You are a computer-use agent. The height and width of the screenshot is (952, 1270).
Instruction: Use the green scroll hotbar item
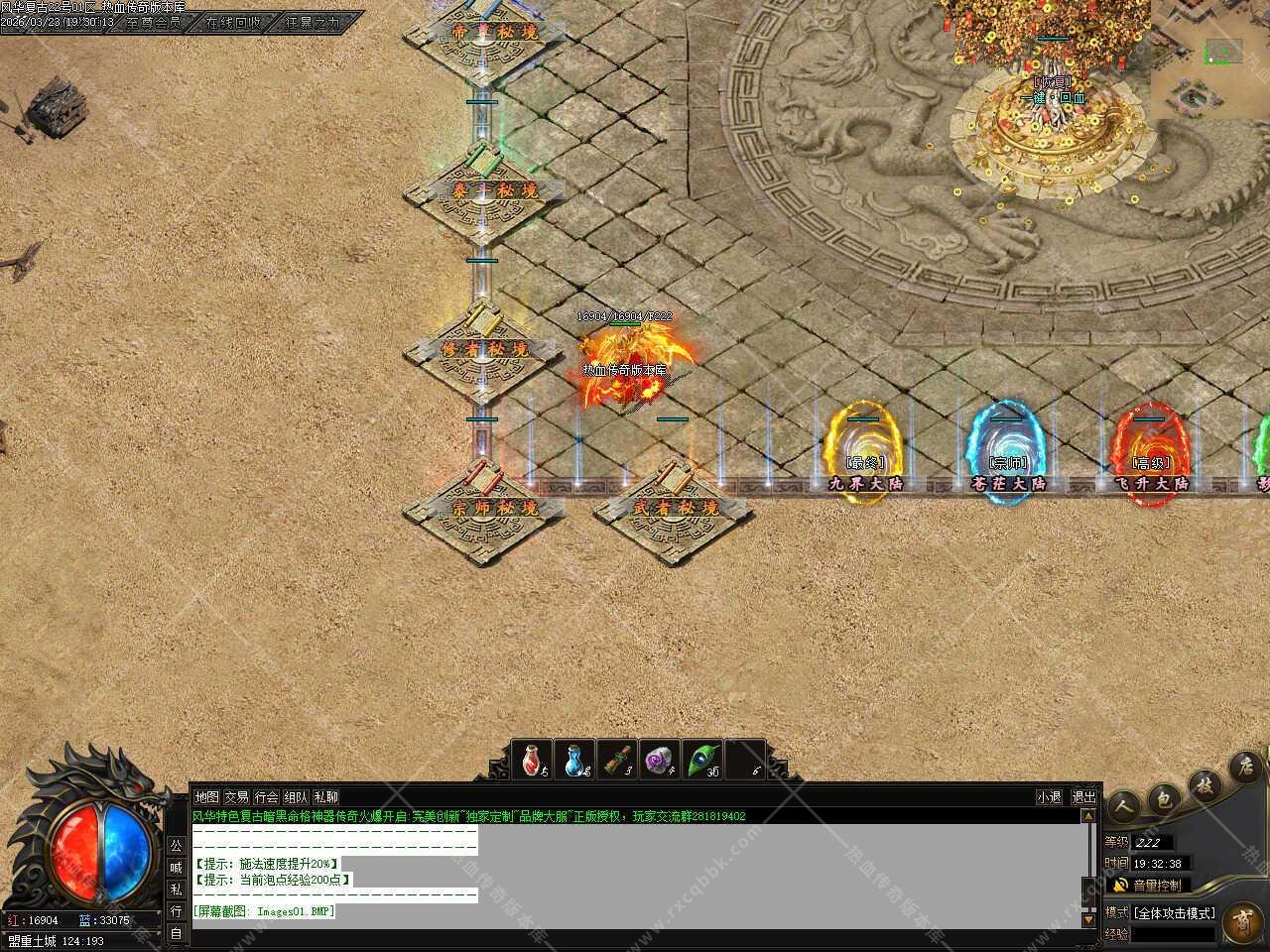[619, 760]
